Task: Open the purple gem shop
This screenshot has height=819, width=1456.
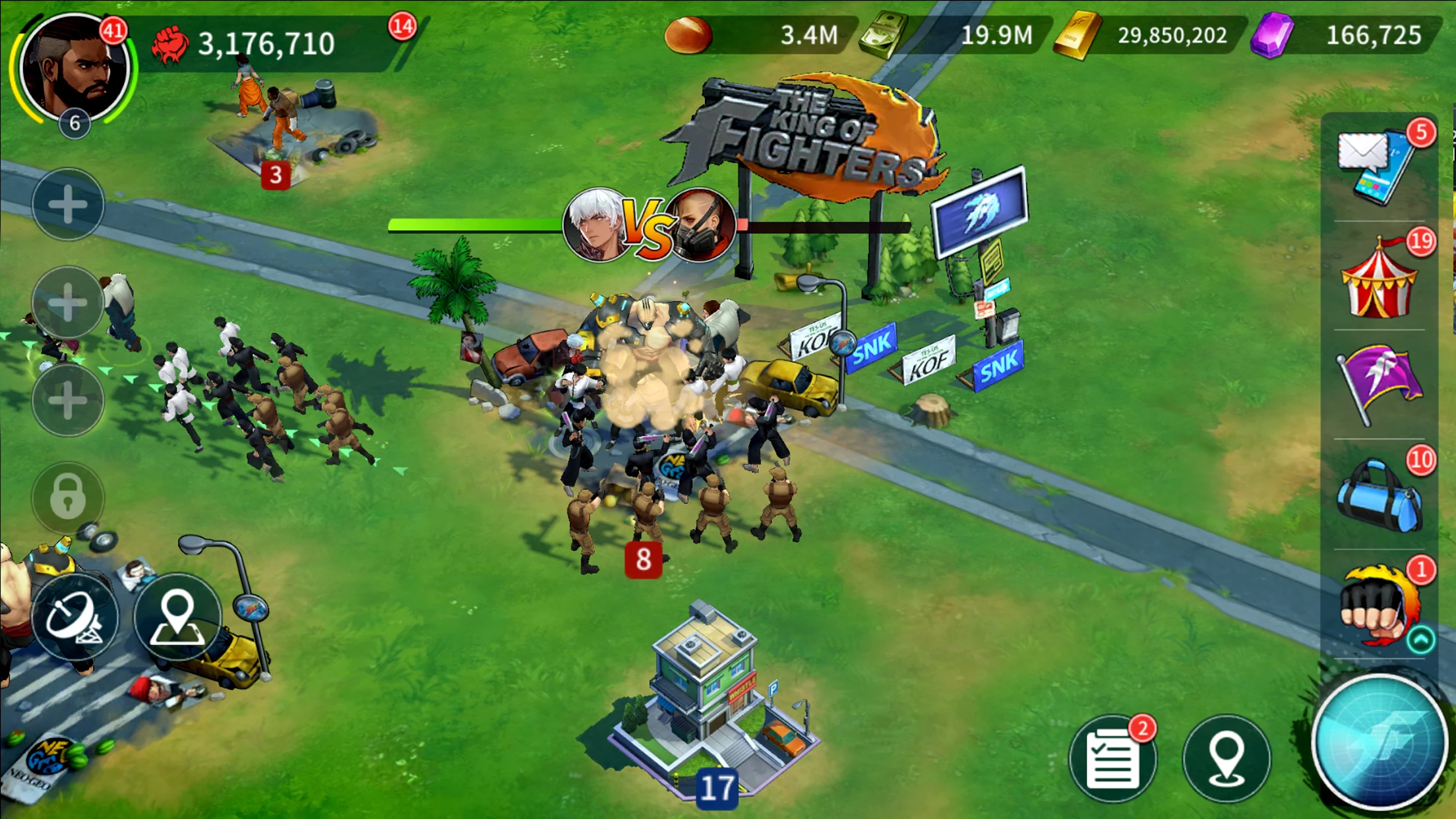Action: [1273, 36]
